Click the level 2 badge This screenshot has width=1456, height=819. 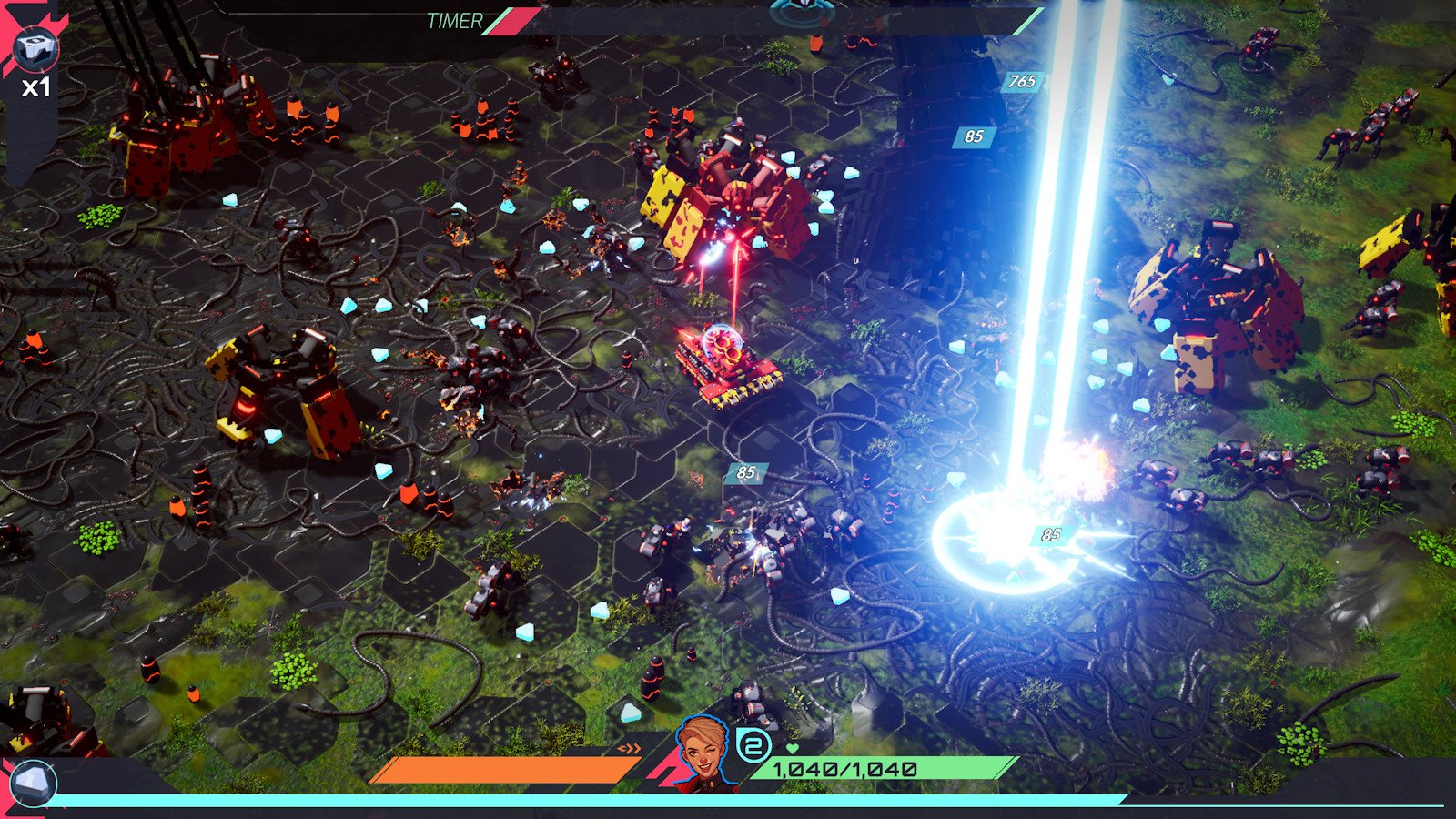[x=753, y=746]
